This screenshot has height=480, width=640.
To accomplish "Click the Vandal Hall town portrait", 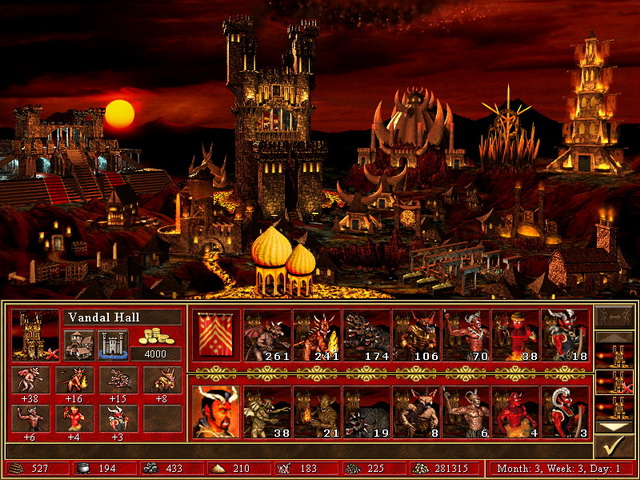I will point(34,335).
